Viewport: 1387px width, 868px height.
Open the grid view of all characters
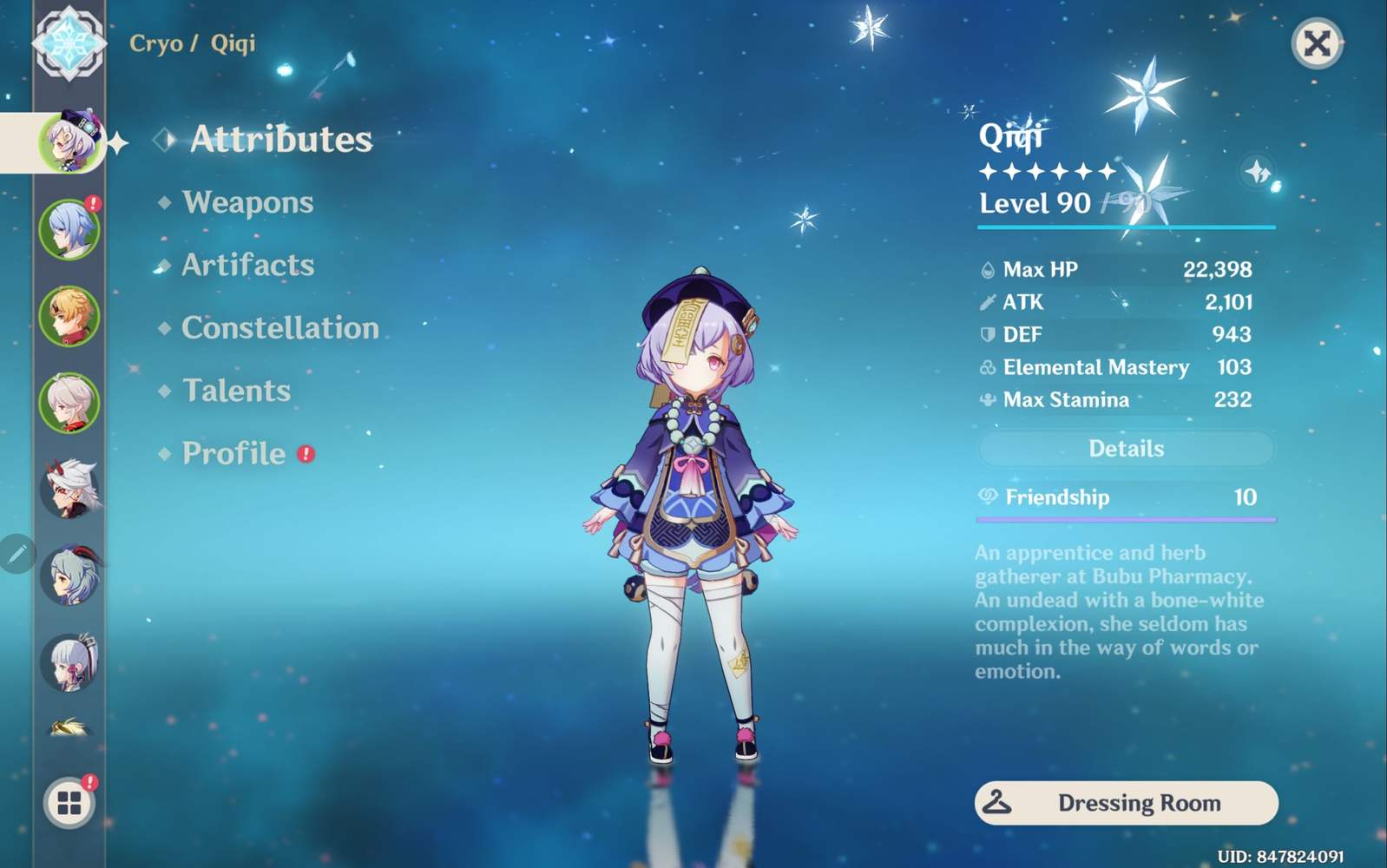69,803
